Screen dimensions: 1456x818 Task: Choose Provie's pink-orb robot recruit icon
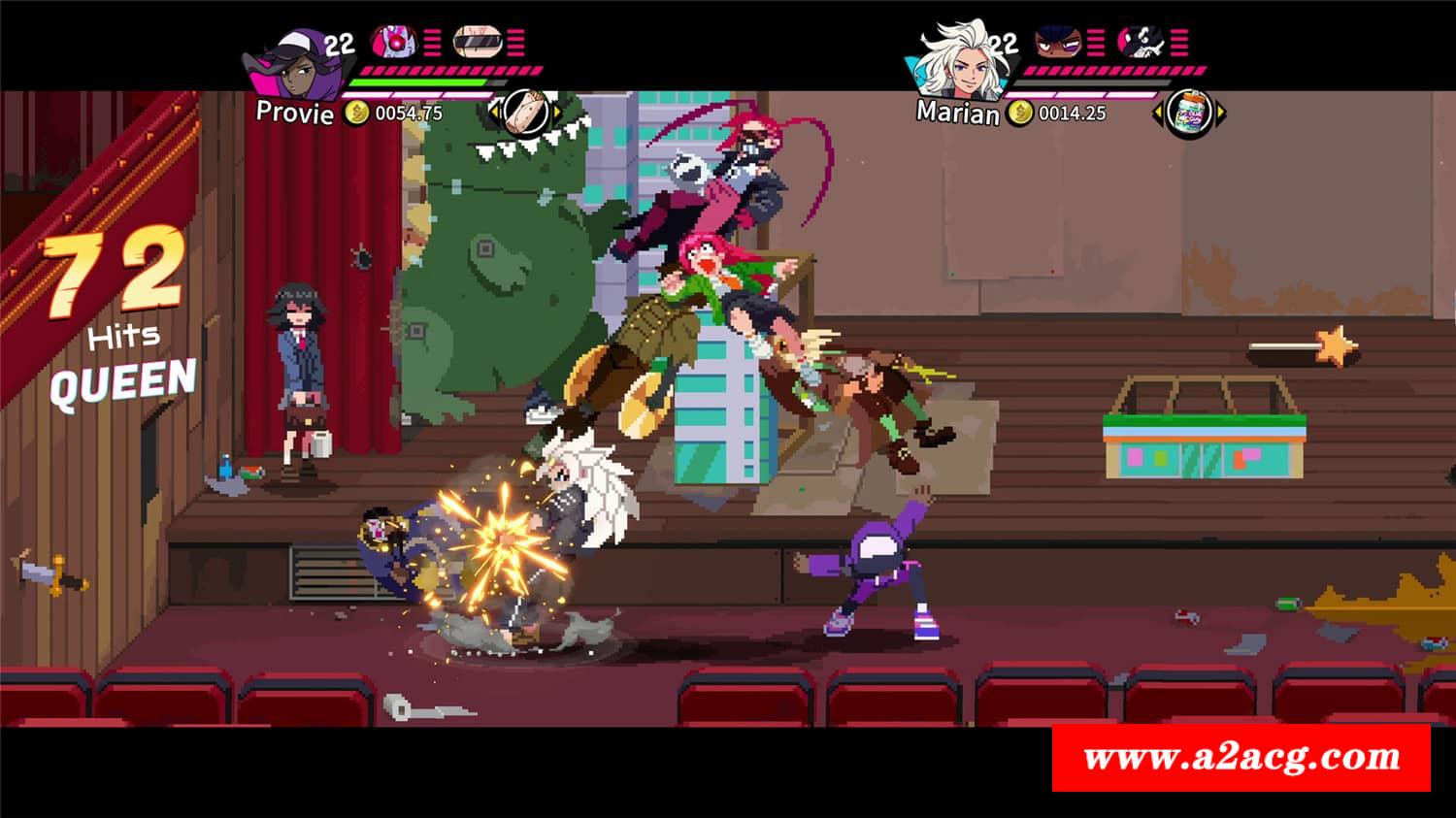pos(394,42)
